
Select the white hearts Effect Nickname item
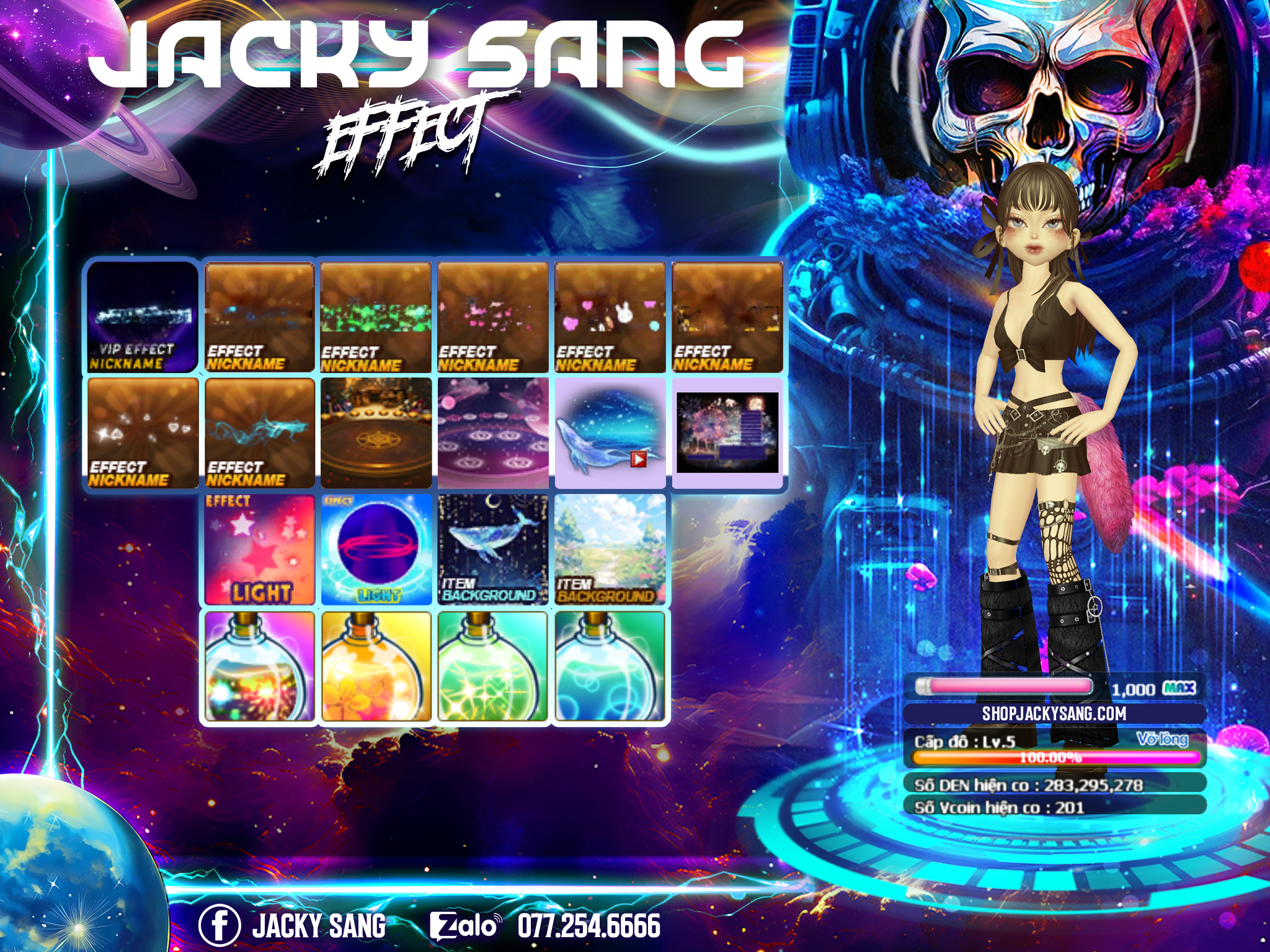tap(142, 433)
